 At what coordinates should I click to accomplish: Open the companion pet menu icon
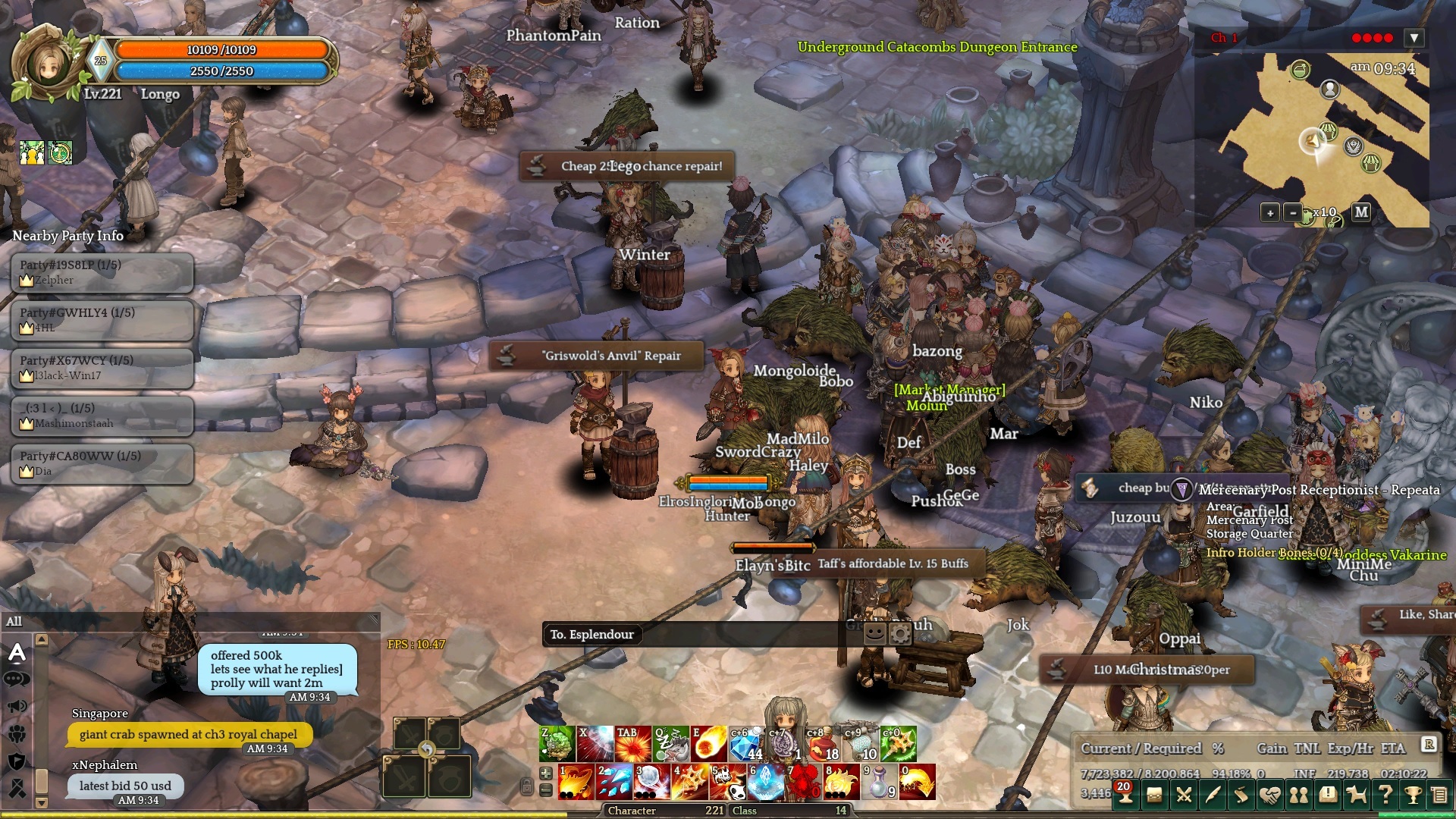1356,795
